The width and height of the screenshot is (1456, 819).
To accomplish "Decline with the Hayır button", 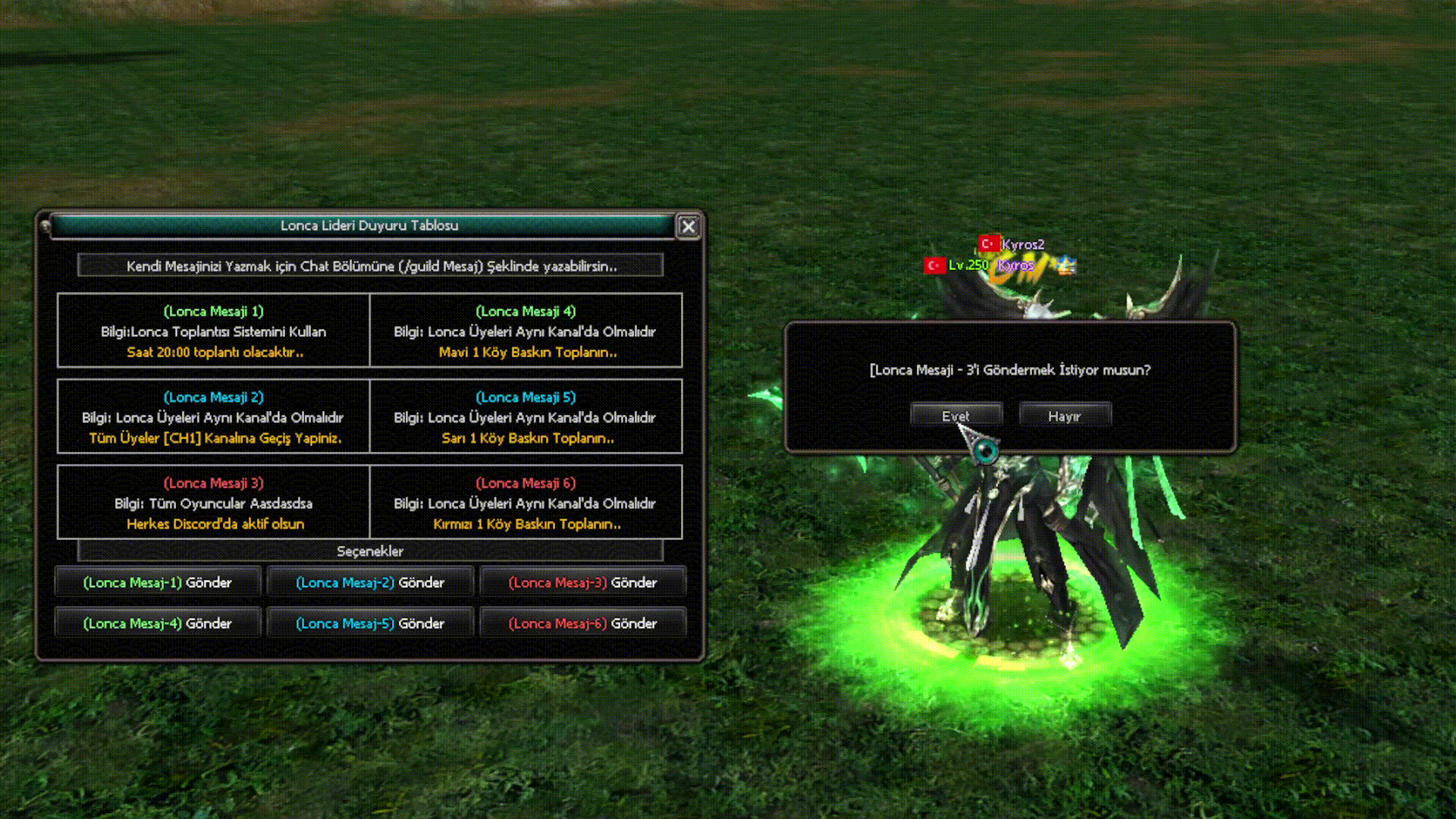I will point(1065,416).
